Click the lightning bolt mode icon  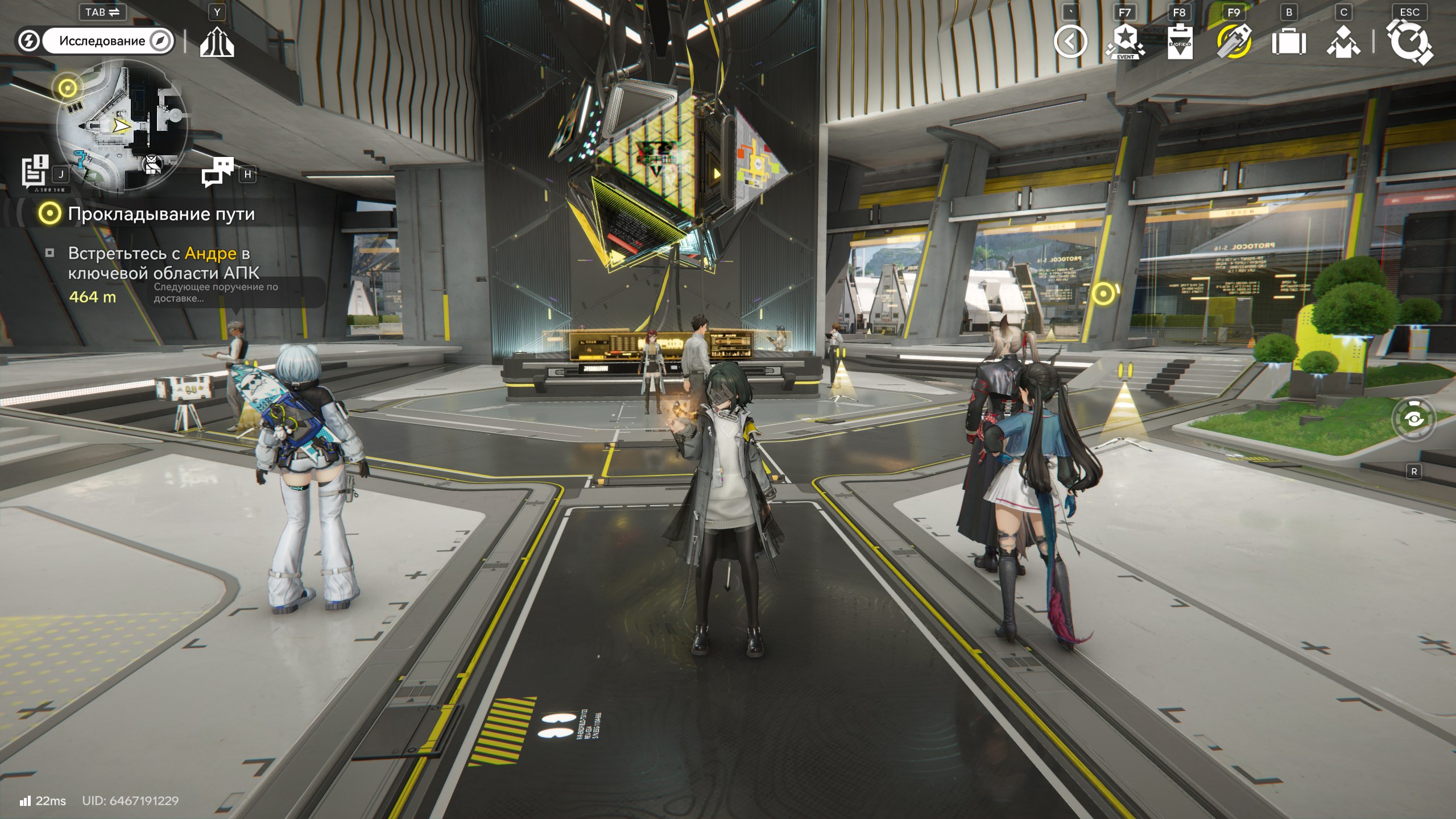click(x=28, y=41)
